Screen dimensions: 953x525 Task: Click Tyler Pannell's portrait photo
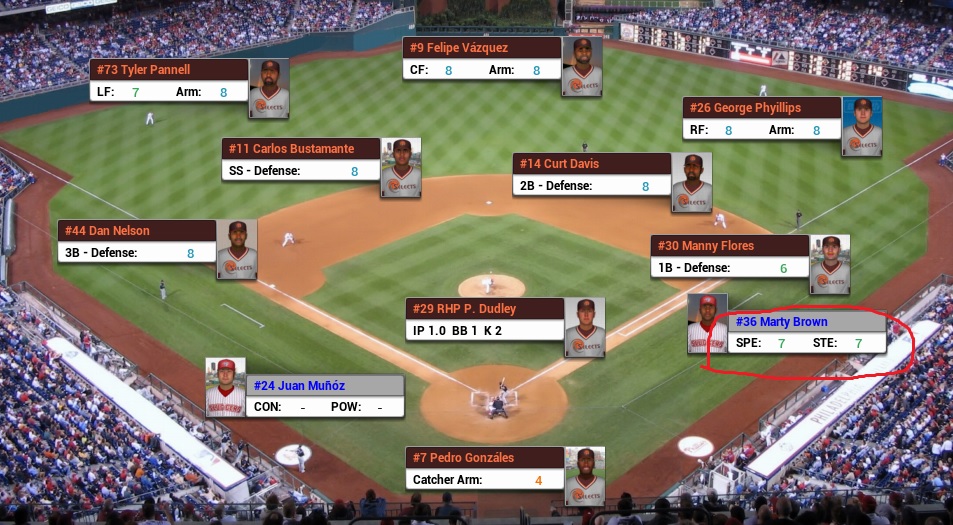(x=269, y=88)
